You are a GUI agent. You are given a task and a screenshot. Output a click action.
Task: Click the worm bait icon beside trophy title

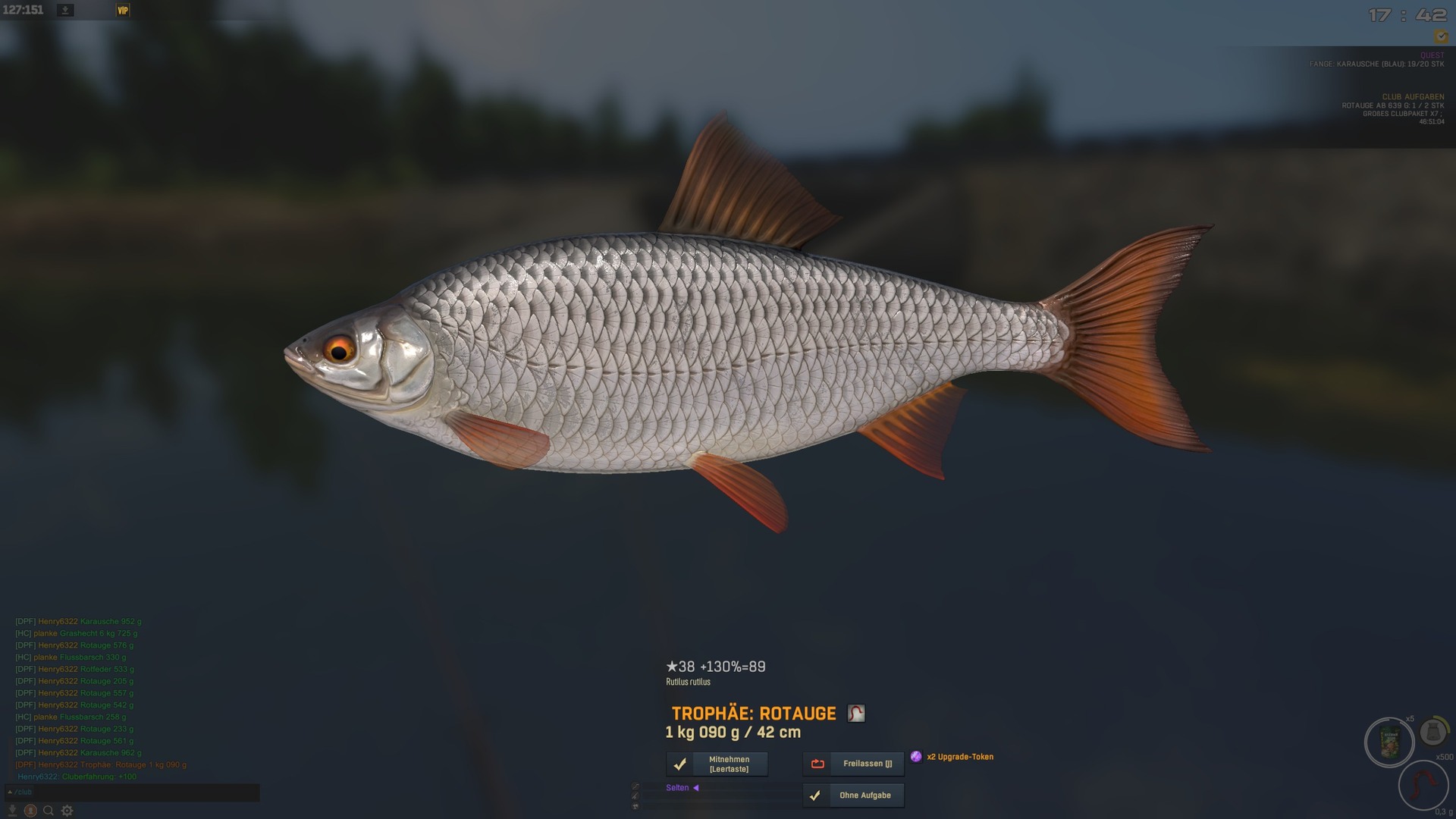click(x=856, y=714)
